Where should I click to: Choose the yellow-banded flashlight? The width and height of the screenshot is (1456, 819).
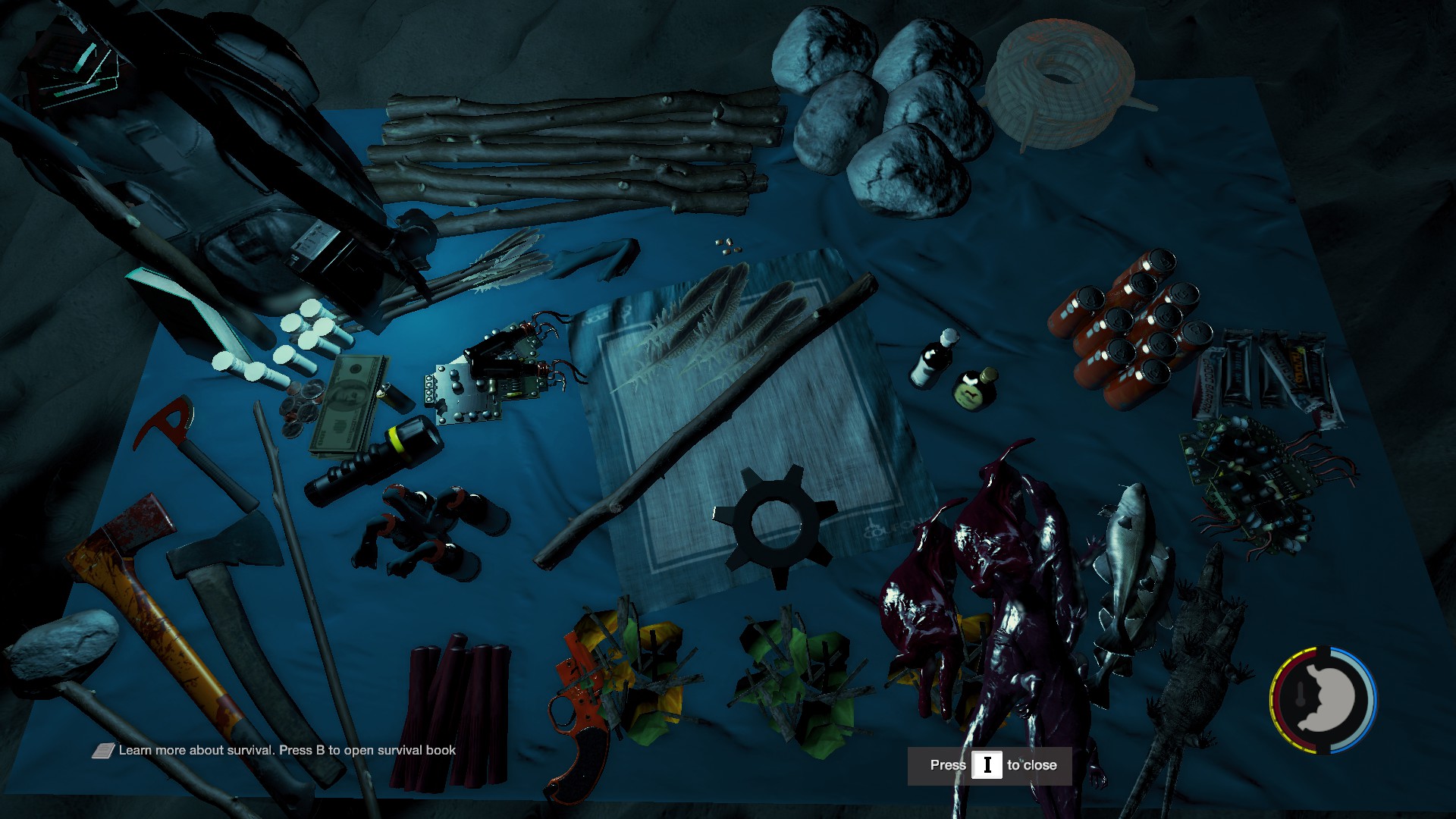pyautogui.click(x=375, y=461)
